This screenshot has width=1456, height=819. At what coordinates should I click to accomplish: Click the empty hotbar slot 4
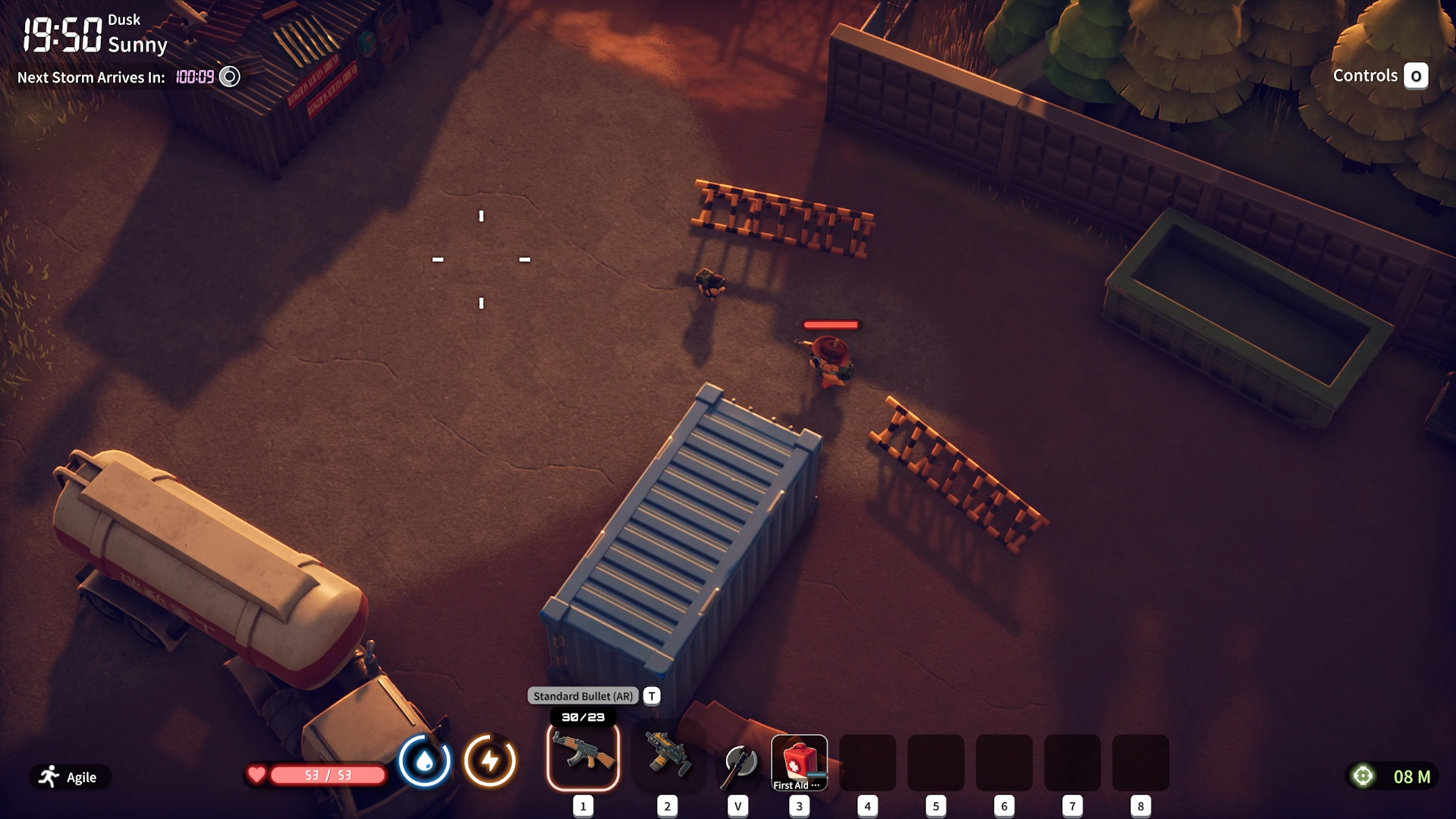coord(867,762)
